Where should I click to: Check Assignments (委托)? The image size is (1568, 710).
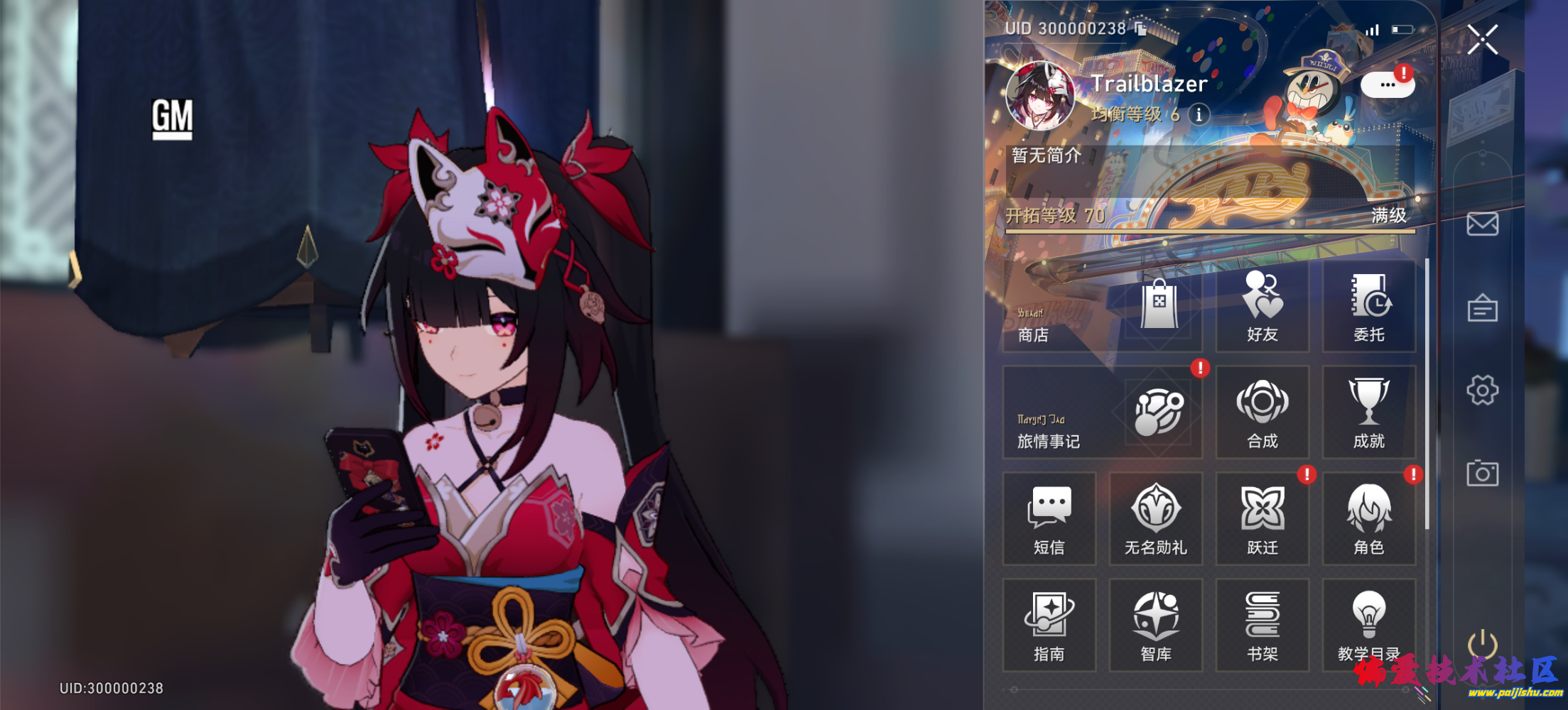coord(1371,305)
